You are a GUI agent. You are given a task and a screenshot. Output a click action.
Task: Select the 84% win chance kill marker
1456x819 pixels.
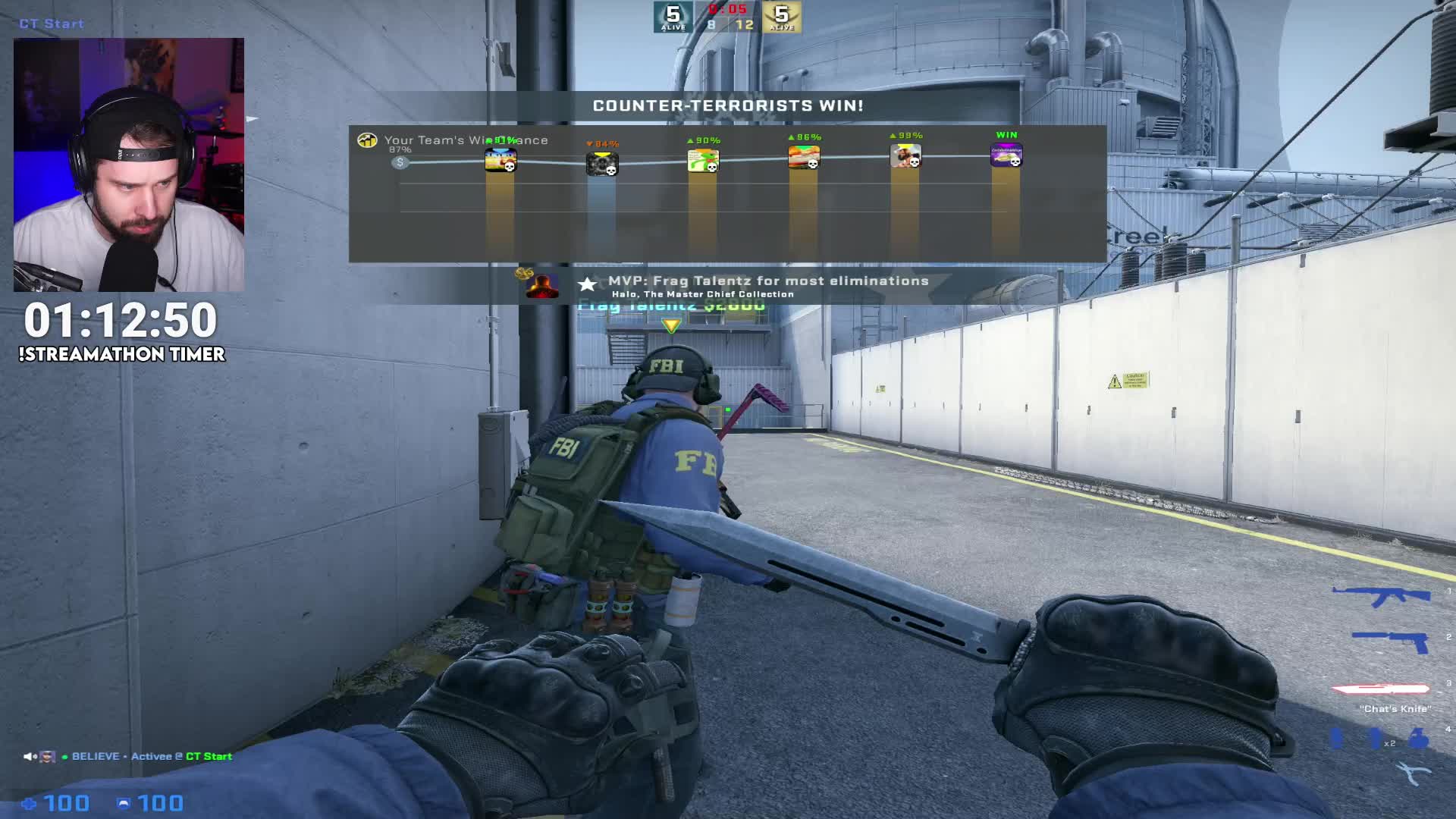pos(602,164)
